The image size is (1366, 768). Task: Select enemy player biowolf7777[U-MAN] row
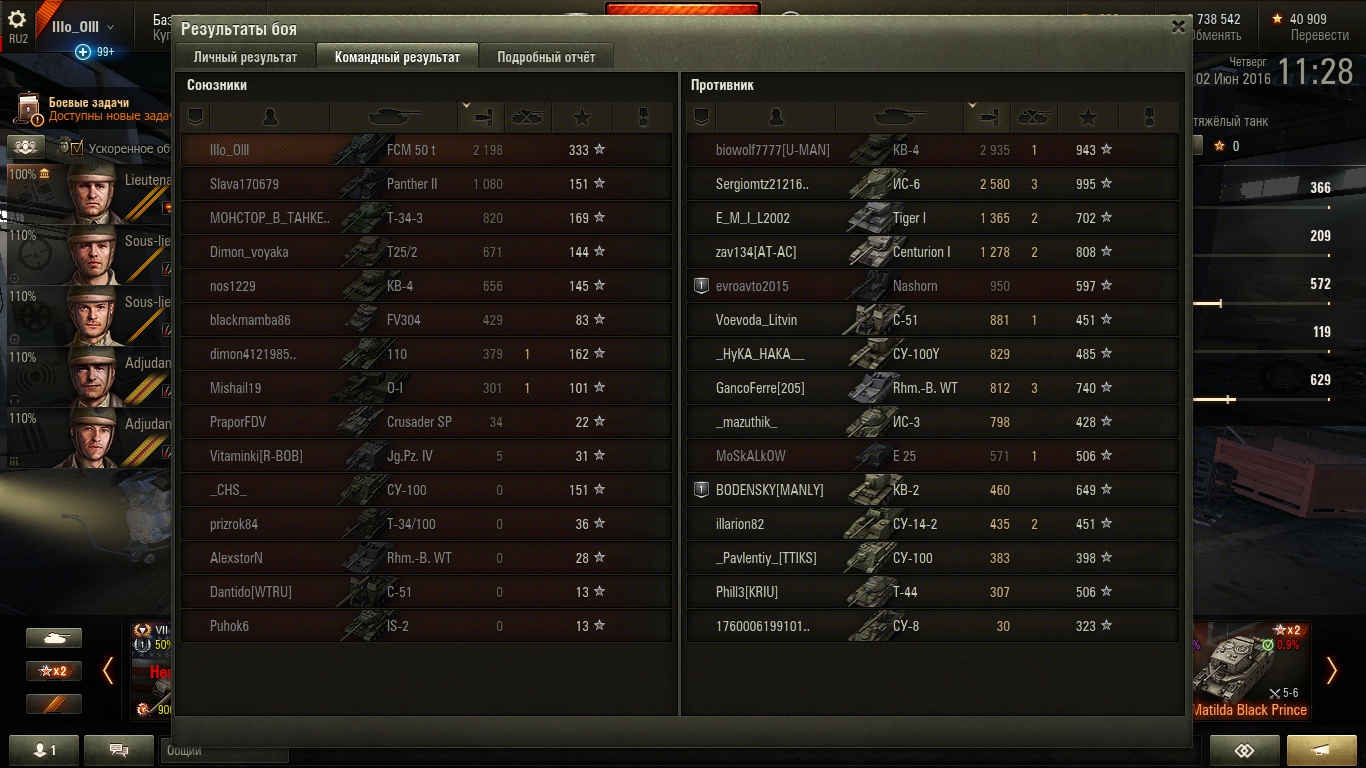tap(932, 150)
